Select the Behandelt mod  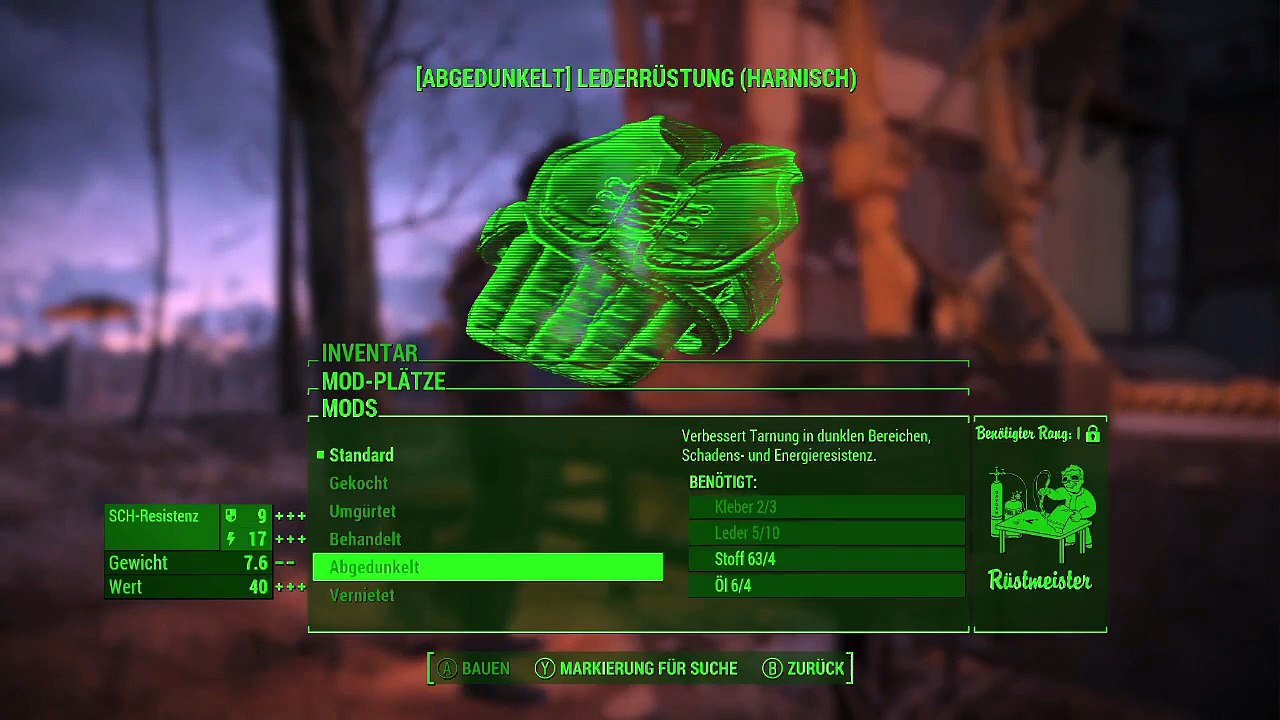[365, 539]
